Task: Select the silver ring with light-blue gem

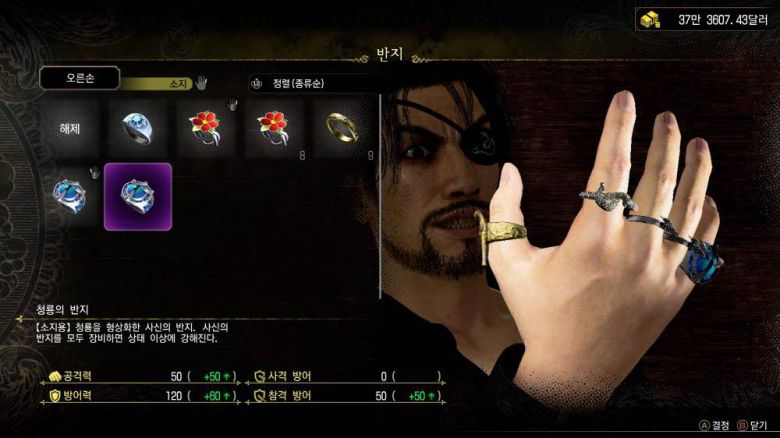Action: tap(138, 129)
